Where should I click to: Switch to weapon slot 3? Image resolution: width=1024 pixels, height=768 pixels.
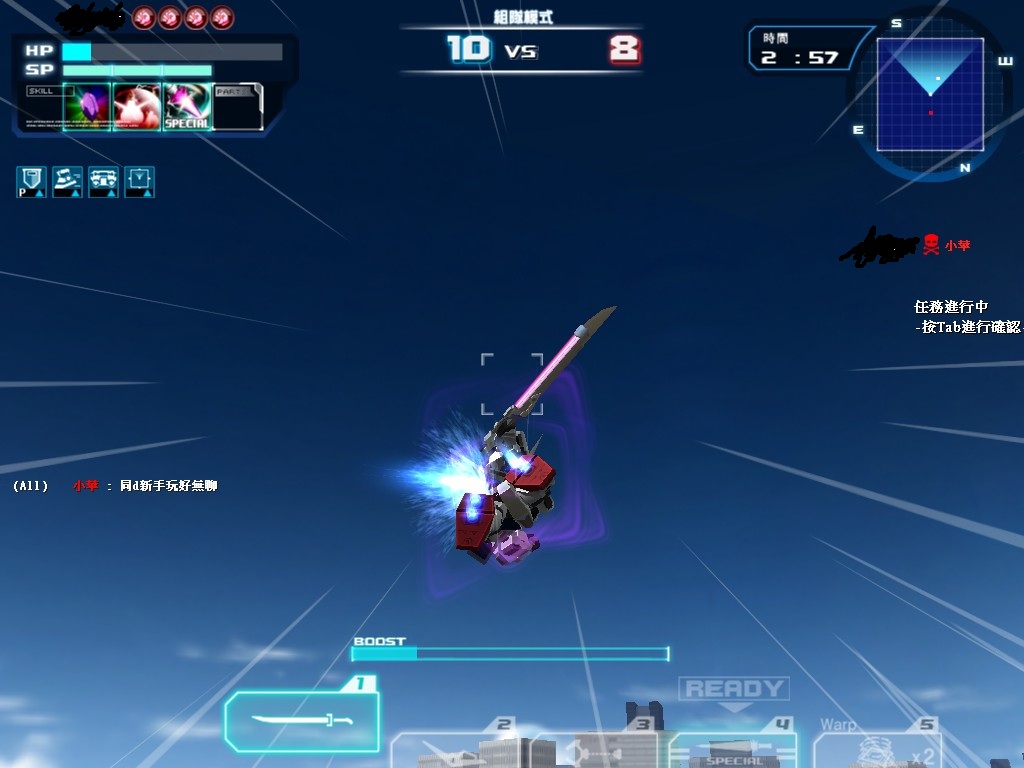click(595, 750)
